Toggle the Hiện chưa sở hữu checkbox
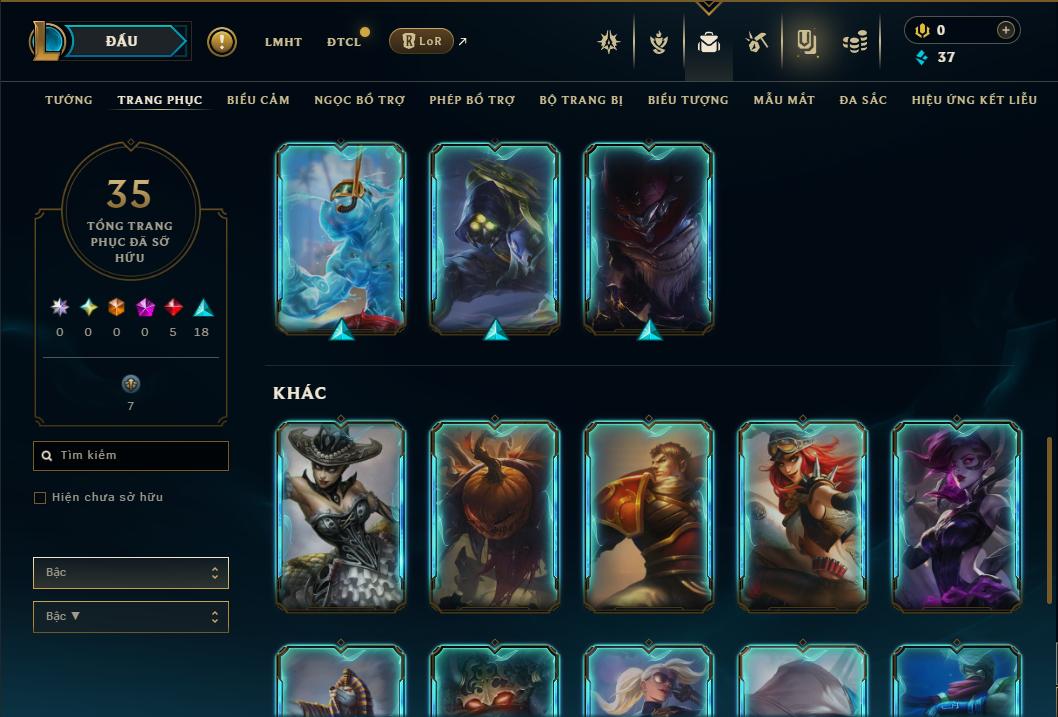The image size is (1058, 717). pyautogui.click(x=40, y=498)
